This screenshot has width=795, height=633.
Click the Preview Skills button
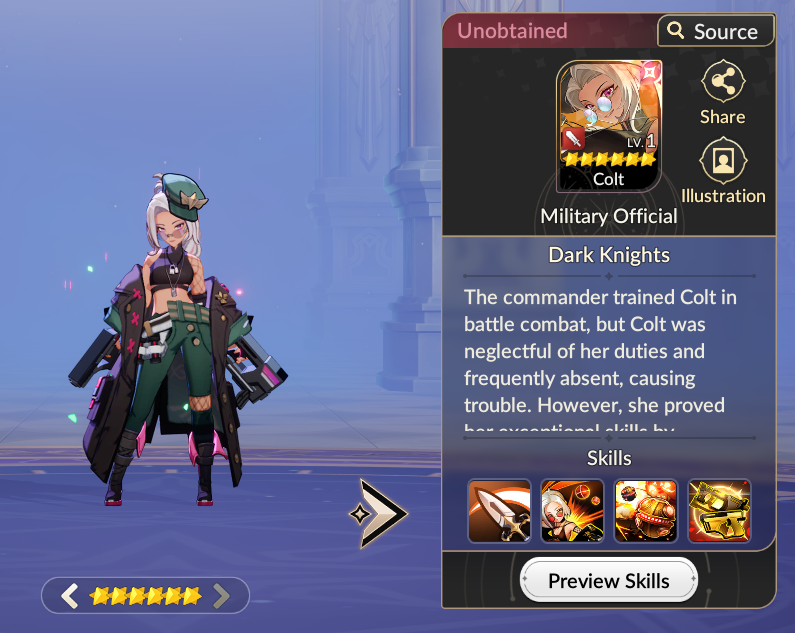tap(608, 580)
